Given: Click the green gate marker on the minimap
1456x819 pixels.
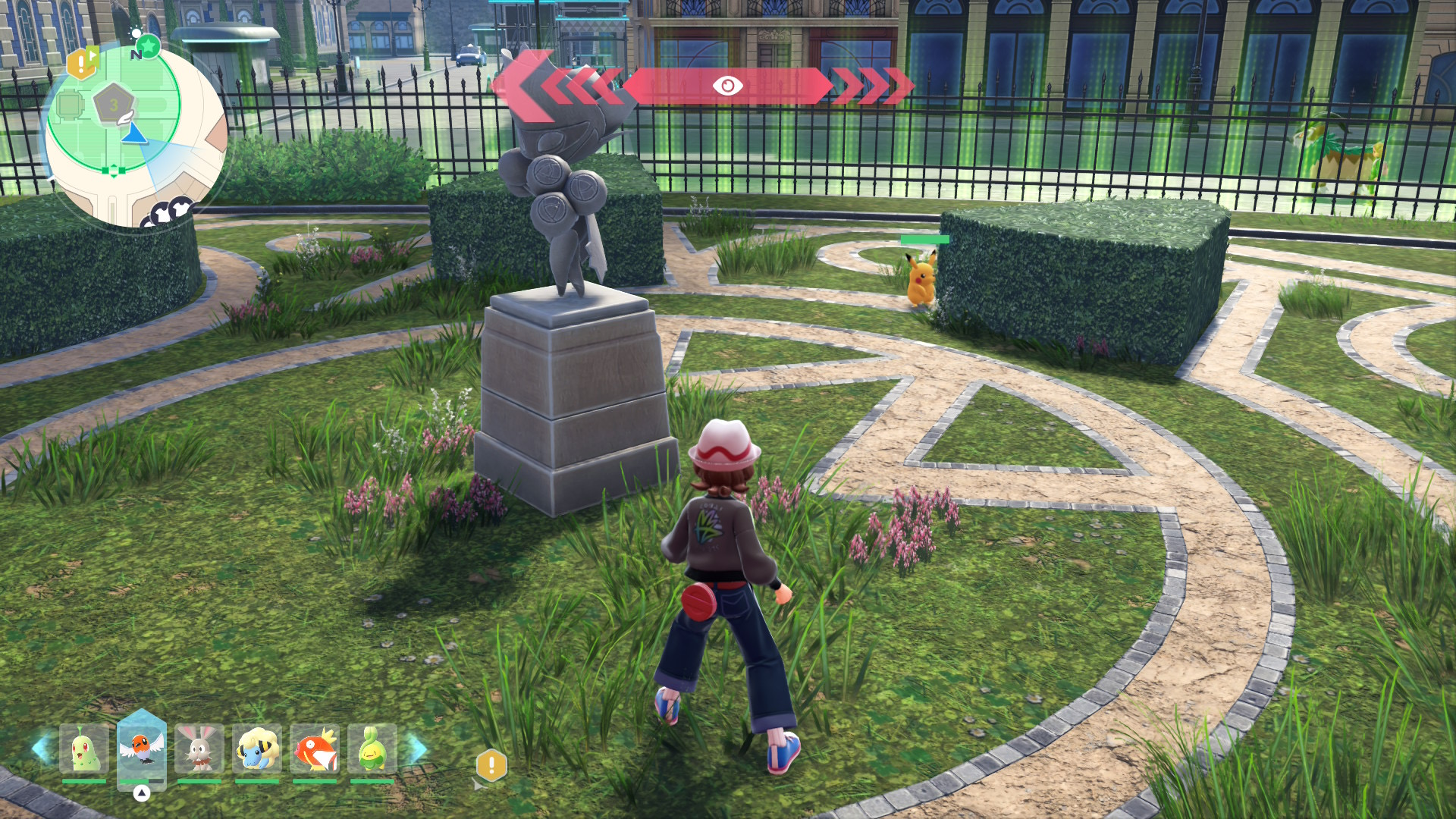Looking at the screenshot, I should pyautogui.click(x=114, y=170).
